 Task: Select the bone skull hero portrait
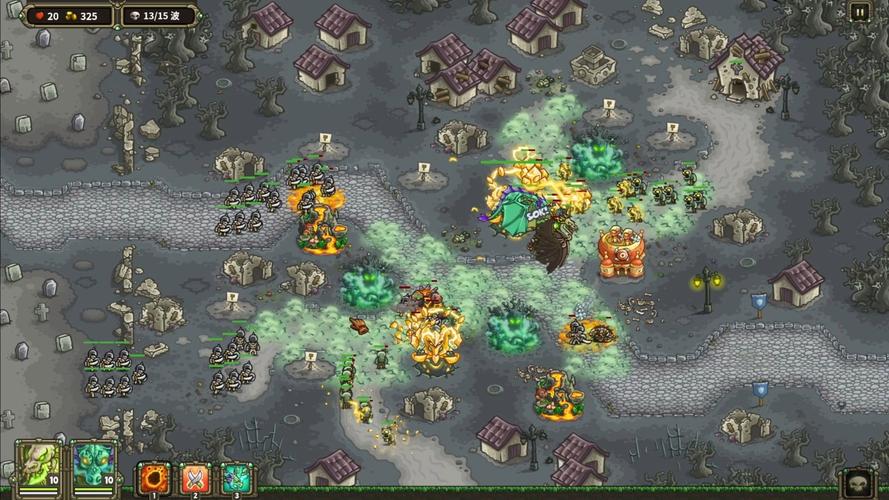tap(38, 466)
